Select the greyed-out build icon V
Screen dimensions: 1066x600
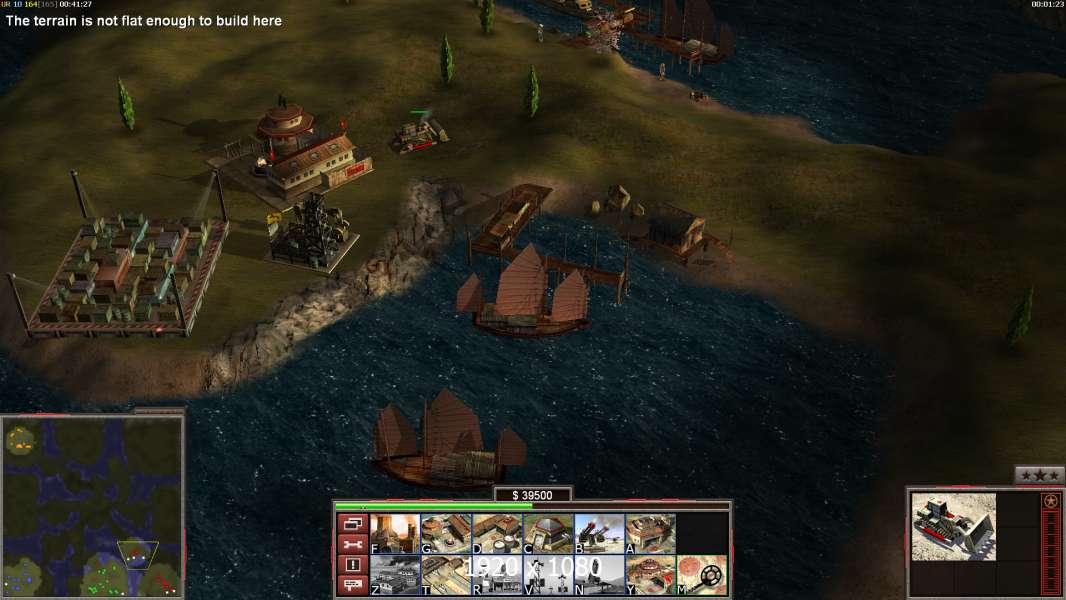pos(548,575)
